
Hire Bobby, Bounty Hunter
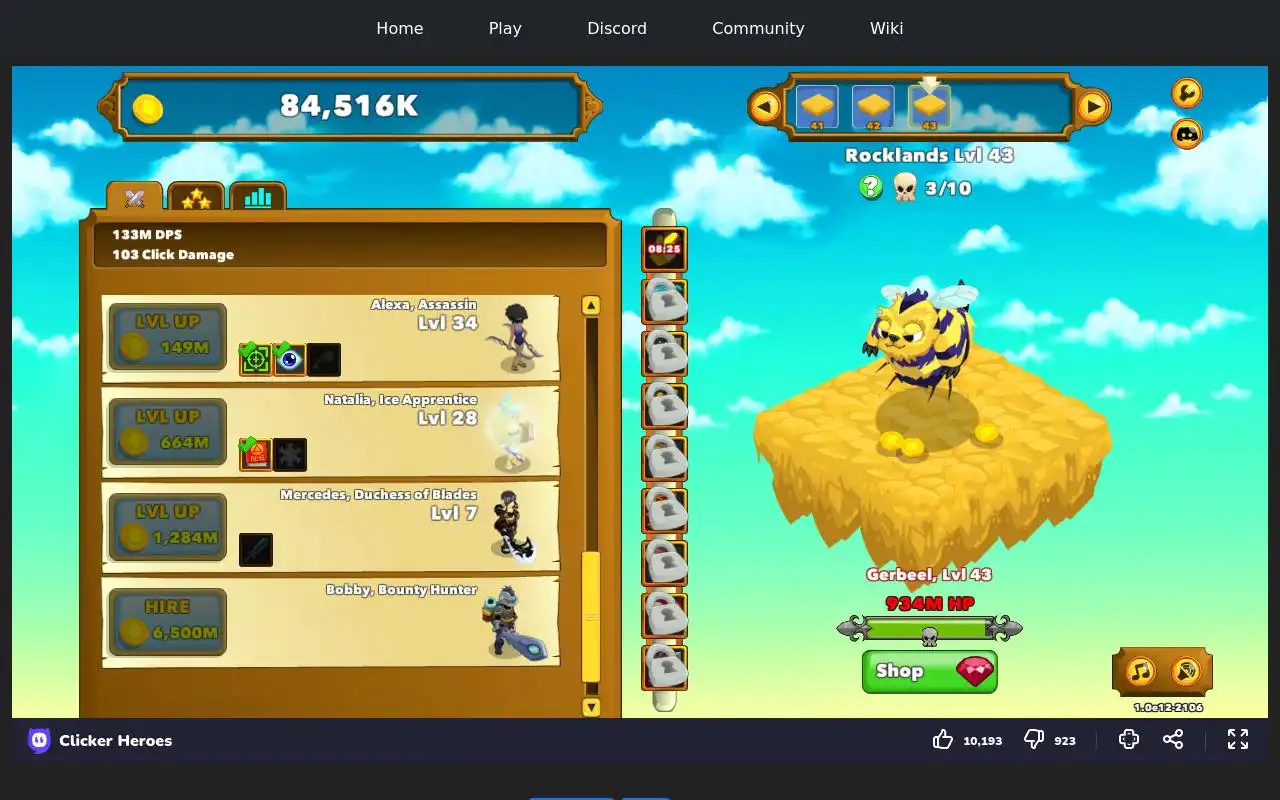click(167, 622)
